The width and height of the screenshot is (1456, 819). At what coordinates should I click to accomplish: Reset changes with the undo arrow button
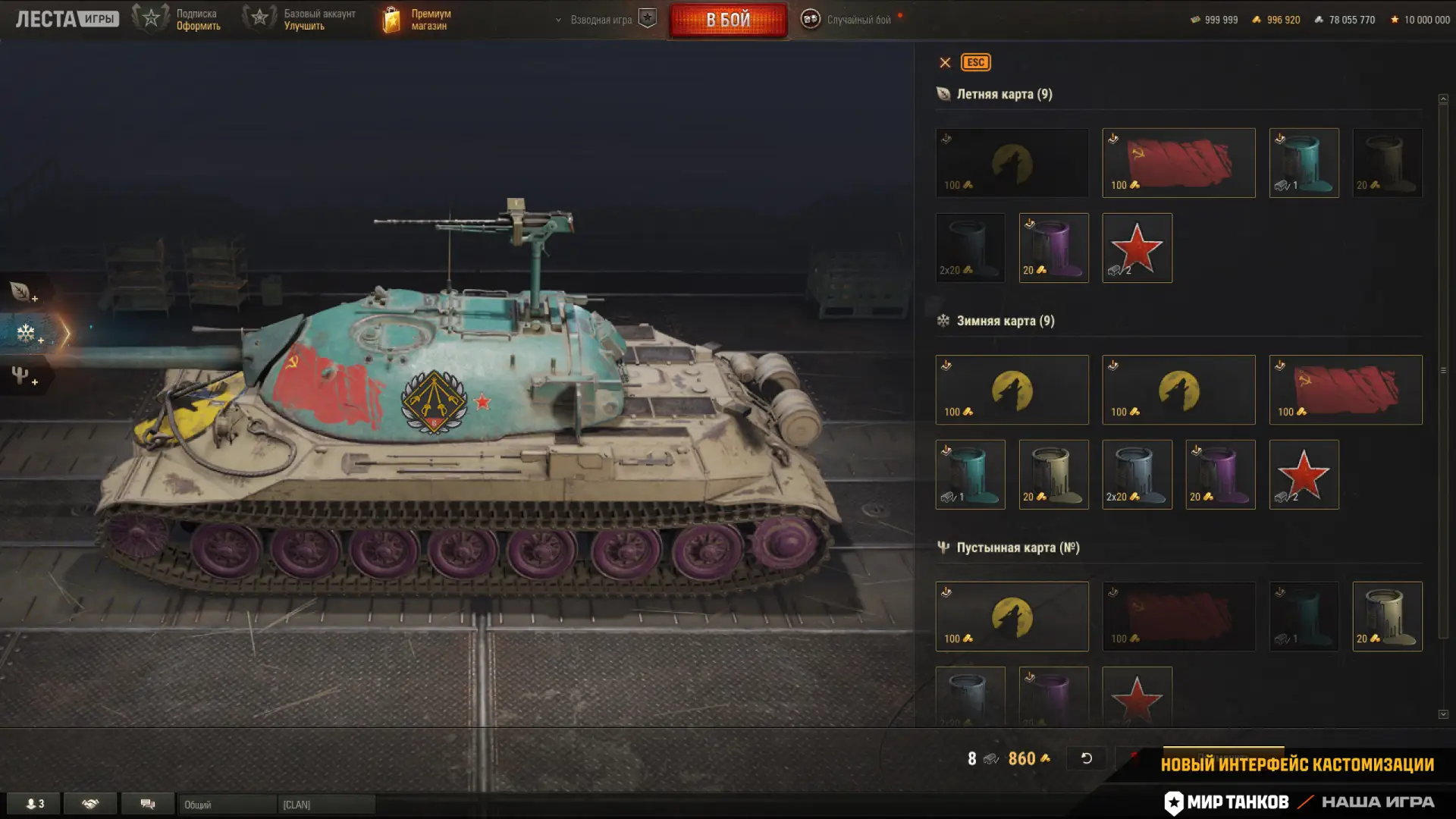1086,758
